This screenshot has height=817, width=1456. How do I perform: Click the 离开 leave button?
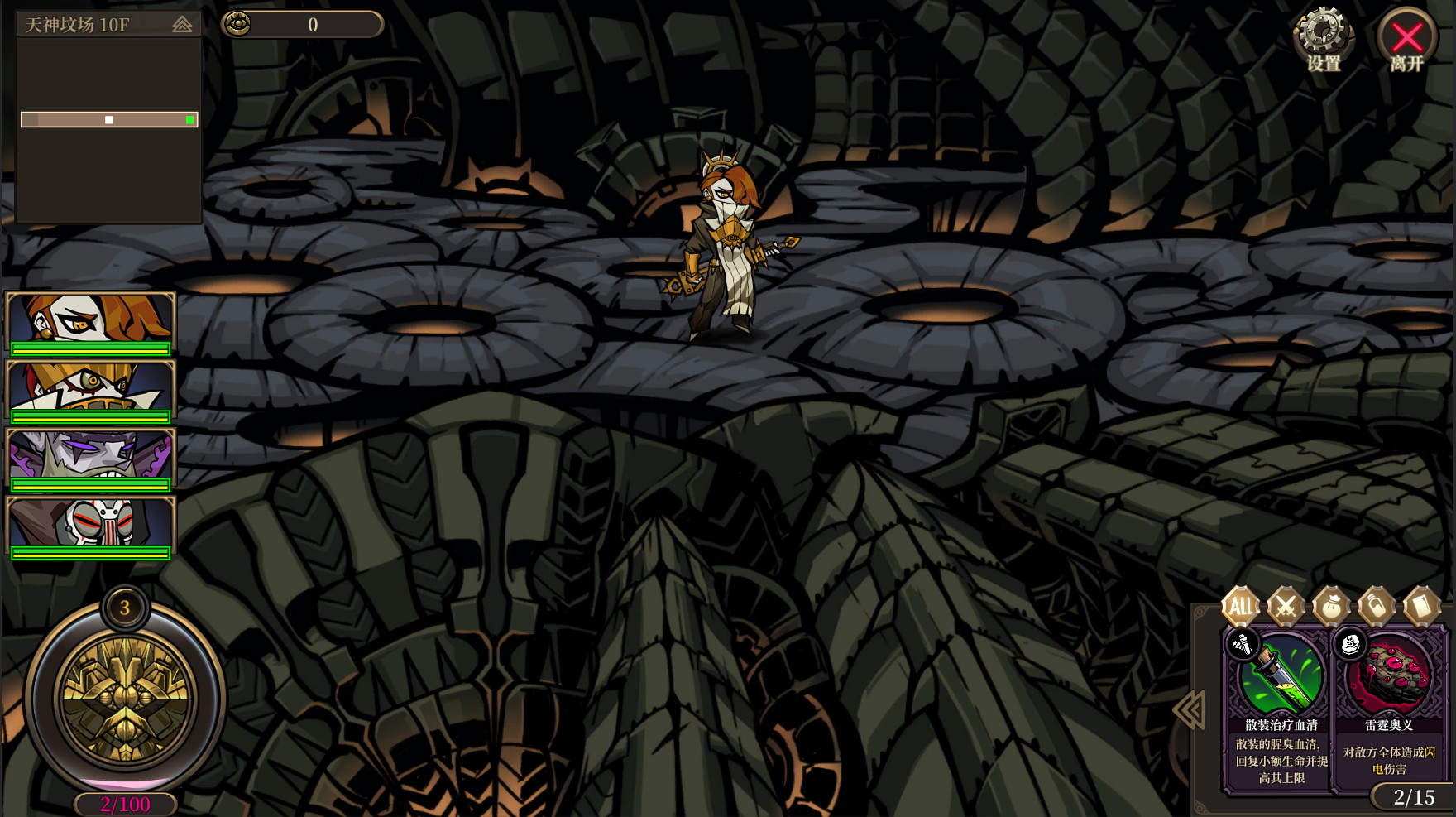pos(1406,37)
